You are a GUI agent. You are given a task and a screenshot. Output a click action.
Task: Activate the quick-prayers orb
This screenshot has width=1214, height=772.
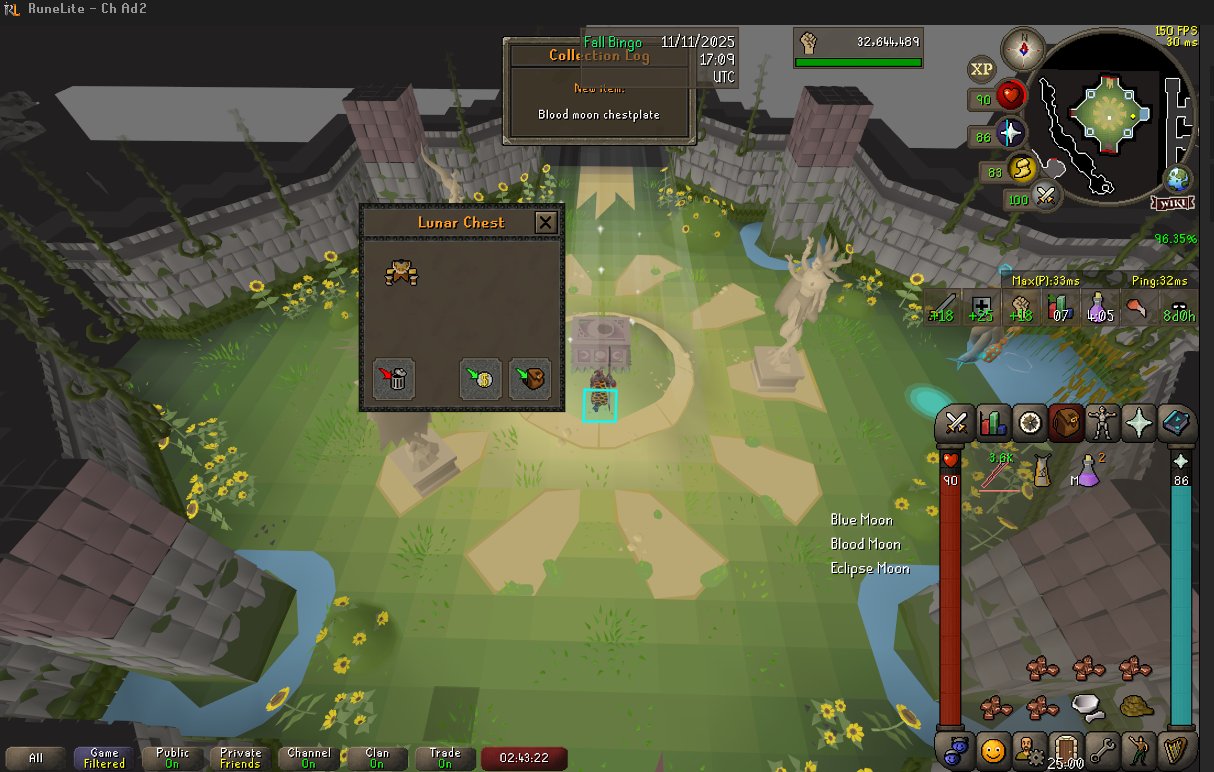click(x=1011, y=134)
